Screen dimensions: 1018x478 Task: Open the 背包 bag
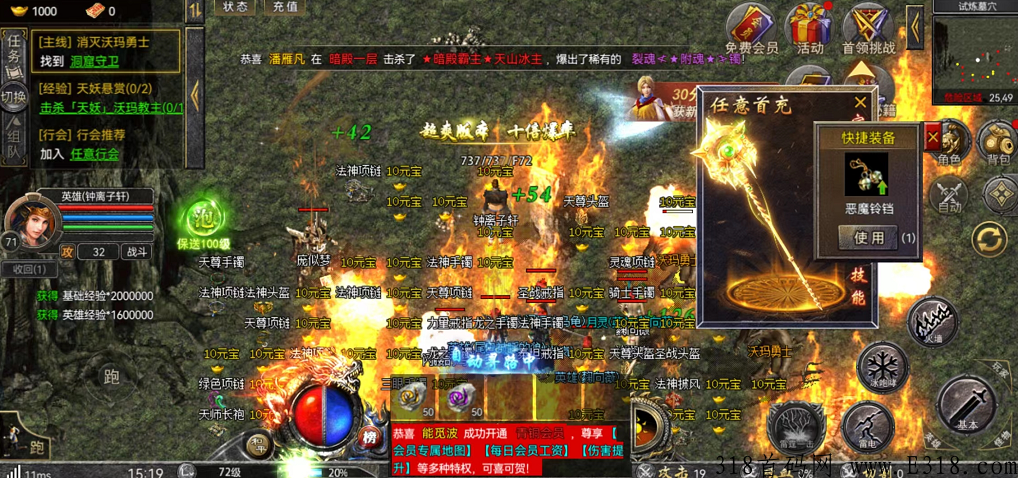click(x=997, y=143)
